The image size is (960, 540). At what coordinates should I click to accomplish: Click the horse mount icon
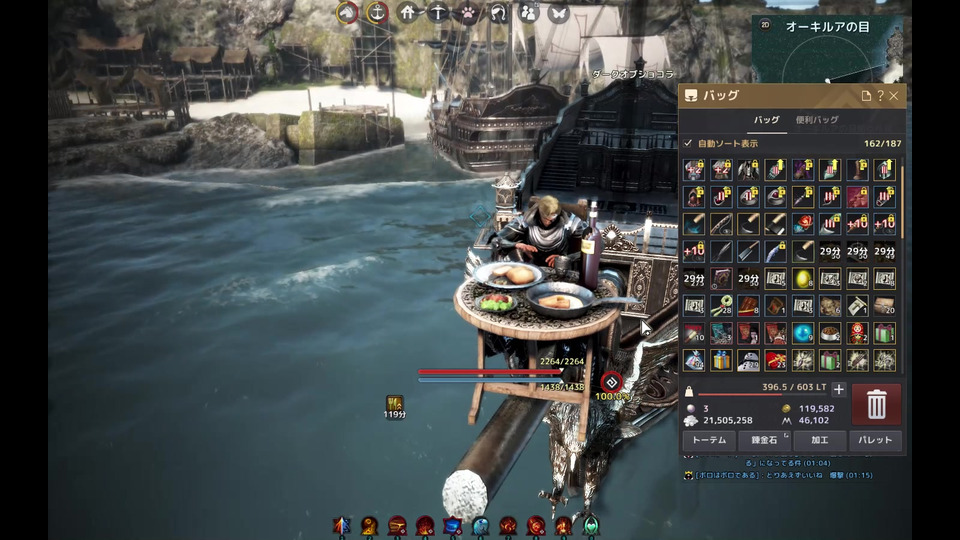pyautogui.click(x=347, y=12)
